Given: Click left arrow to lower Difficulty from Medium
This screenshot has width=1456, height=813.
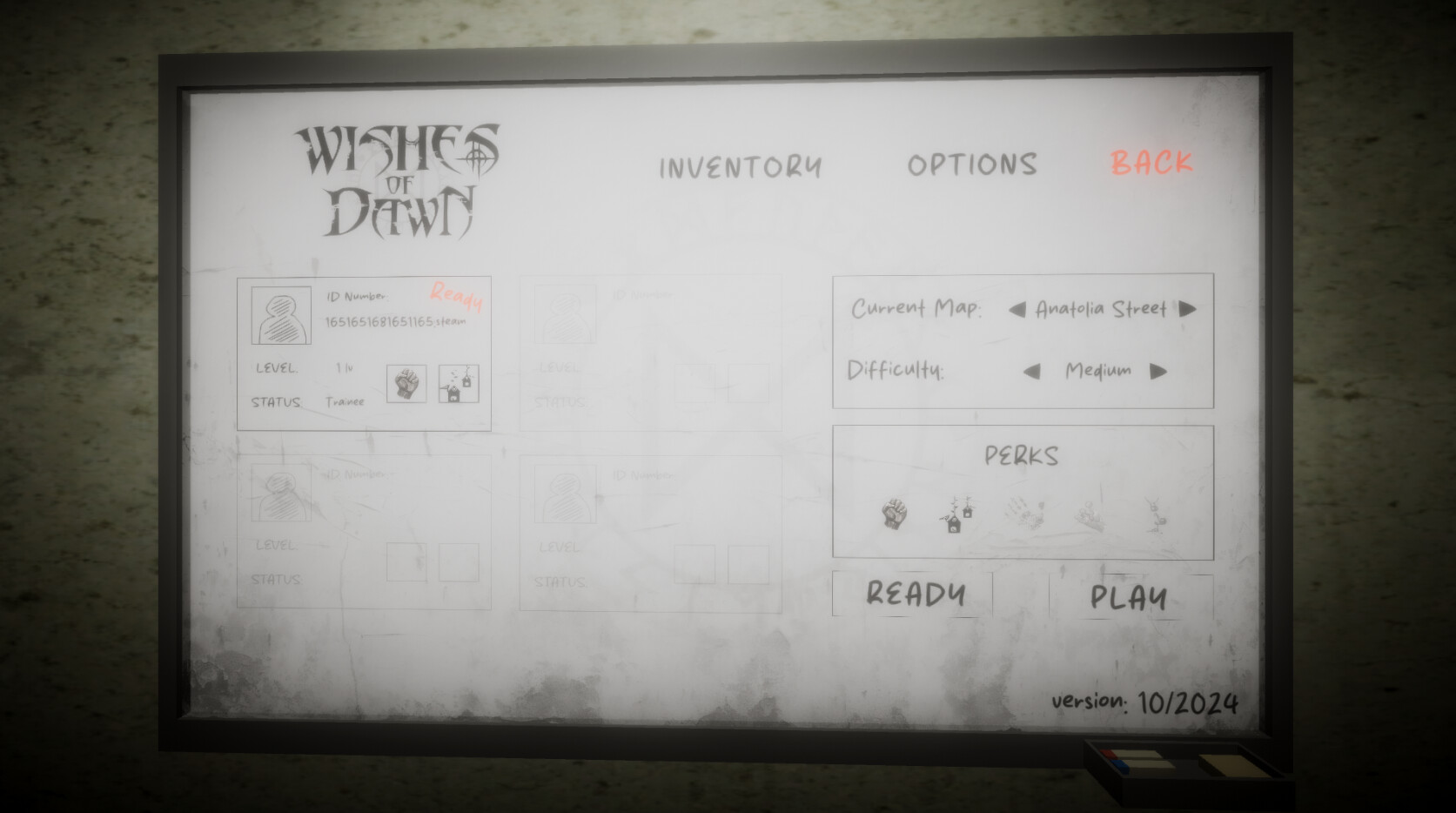Looking at the screenshot, I should pos(1031,370).
